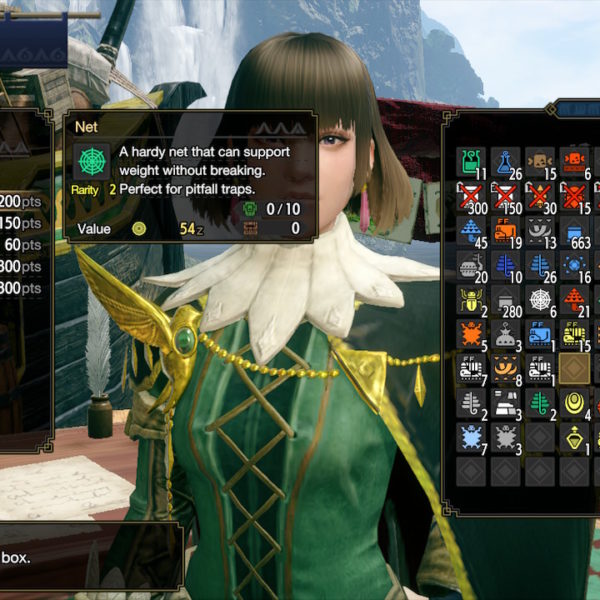
Task: Select the orange creature slot with 6
Action: [574, 162]
